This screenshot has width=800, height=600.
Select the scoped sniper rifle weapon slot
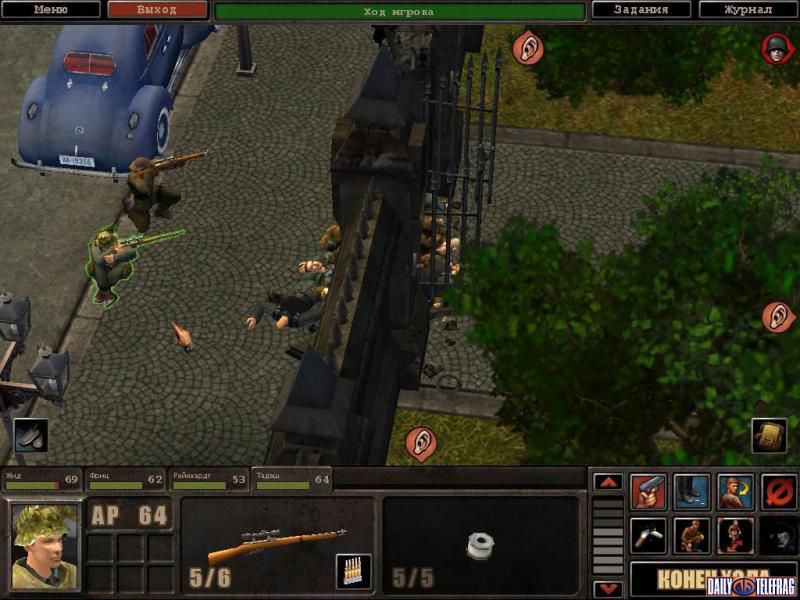pyautogui.click(x=276, y=545)
